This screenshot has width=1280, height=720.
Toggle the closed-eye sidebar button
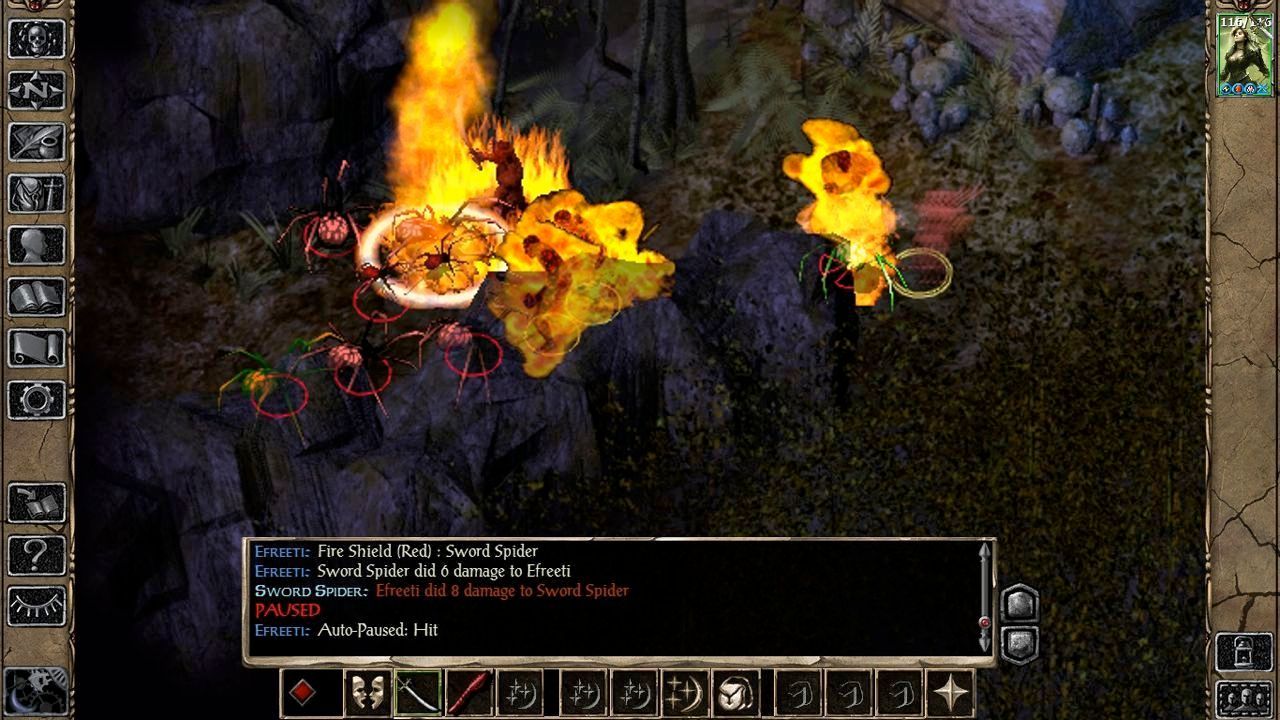(x=37, y=606)
